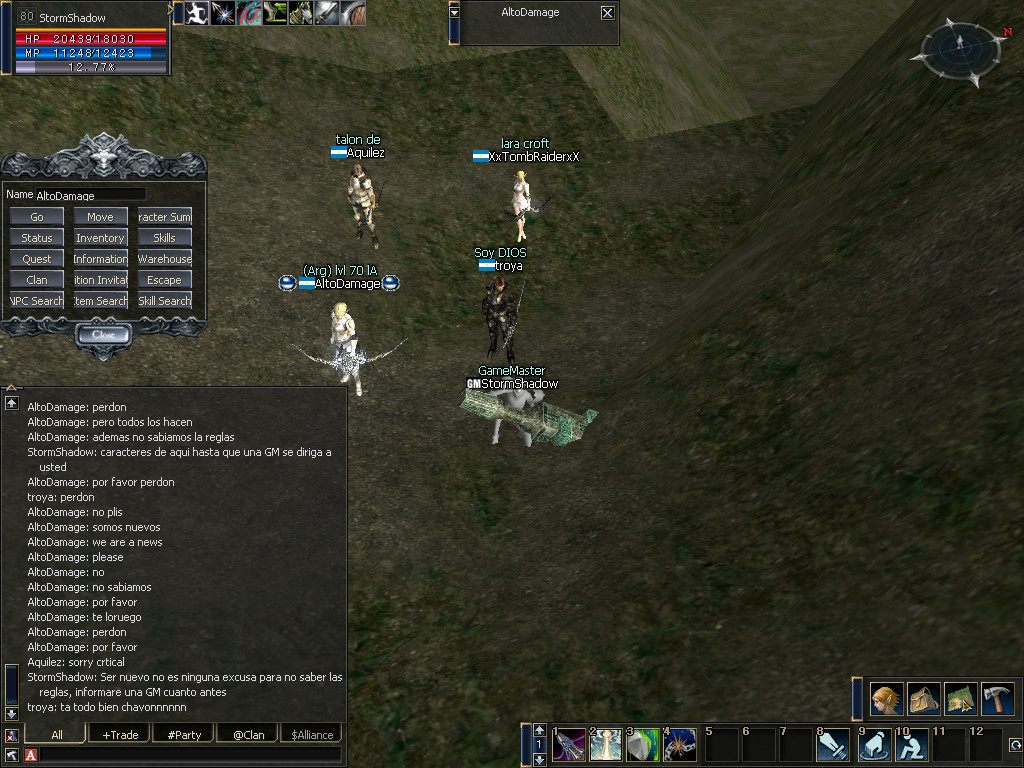Open the inventory bag icon
Viewport: 1024px width, 768px height.
tap(923, 699)
